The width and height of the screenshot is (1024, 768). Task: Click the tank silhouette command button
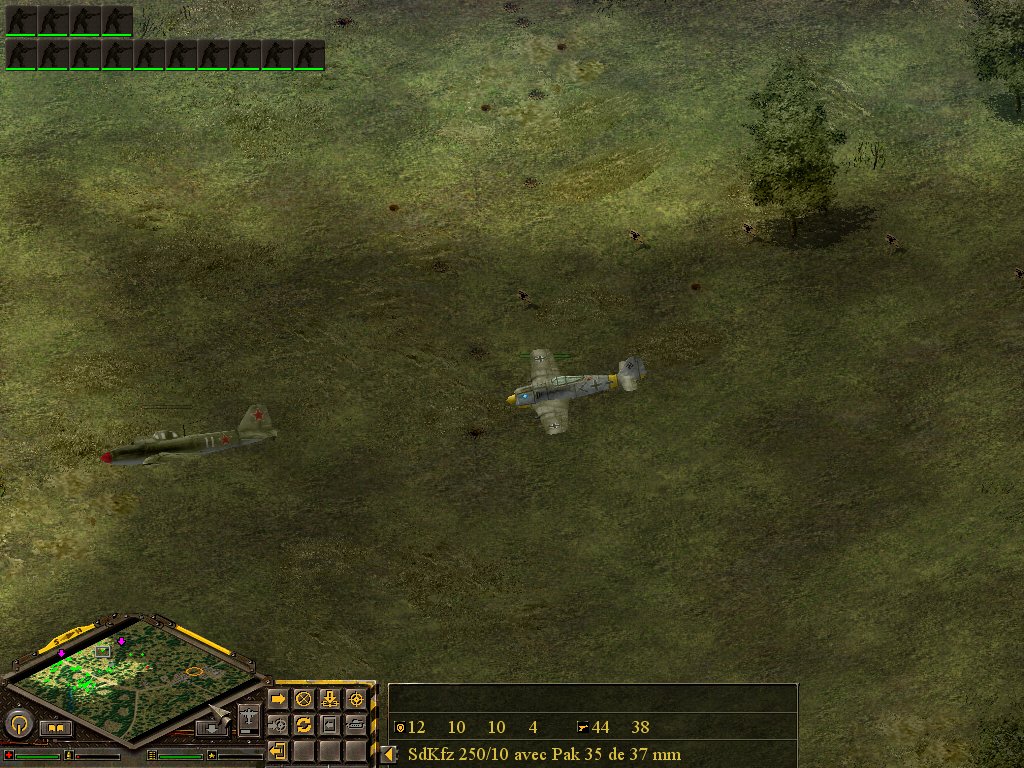[356, 724]
